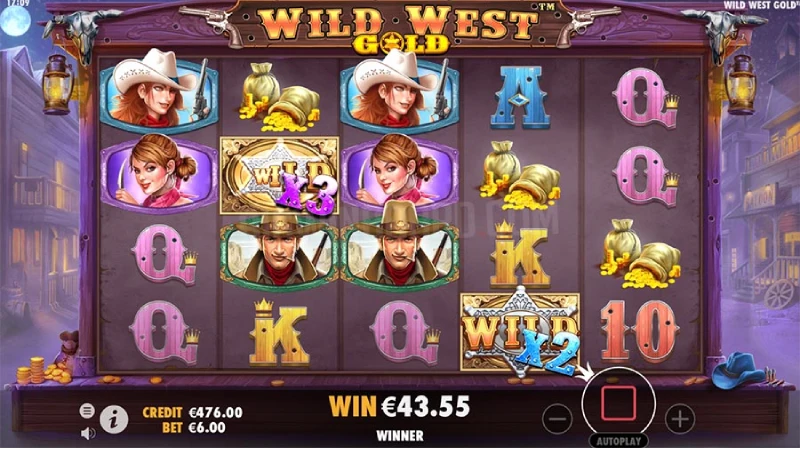Open the hamburger settings menu
This screenshot has height=449, width=800.
pyautogui.click(x=87, y=410)
